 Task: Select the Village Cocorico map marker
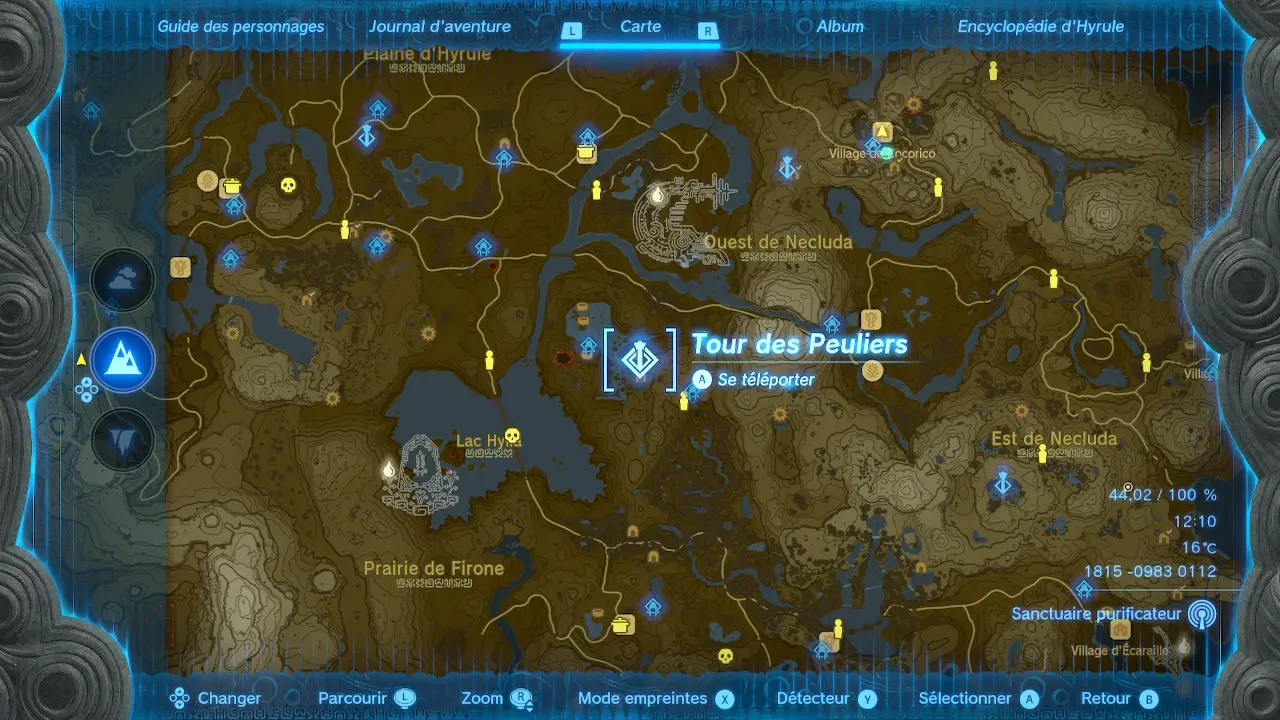tap(882, 132)
